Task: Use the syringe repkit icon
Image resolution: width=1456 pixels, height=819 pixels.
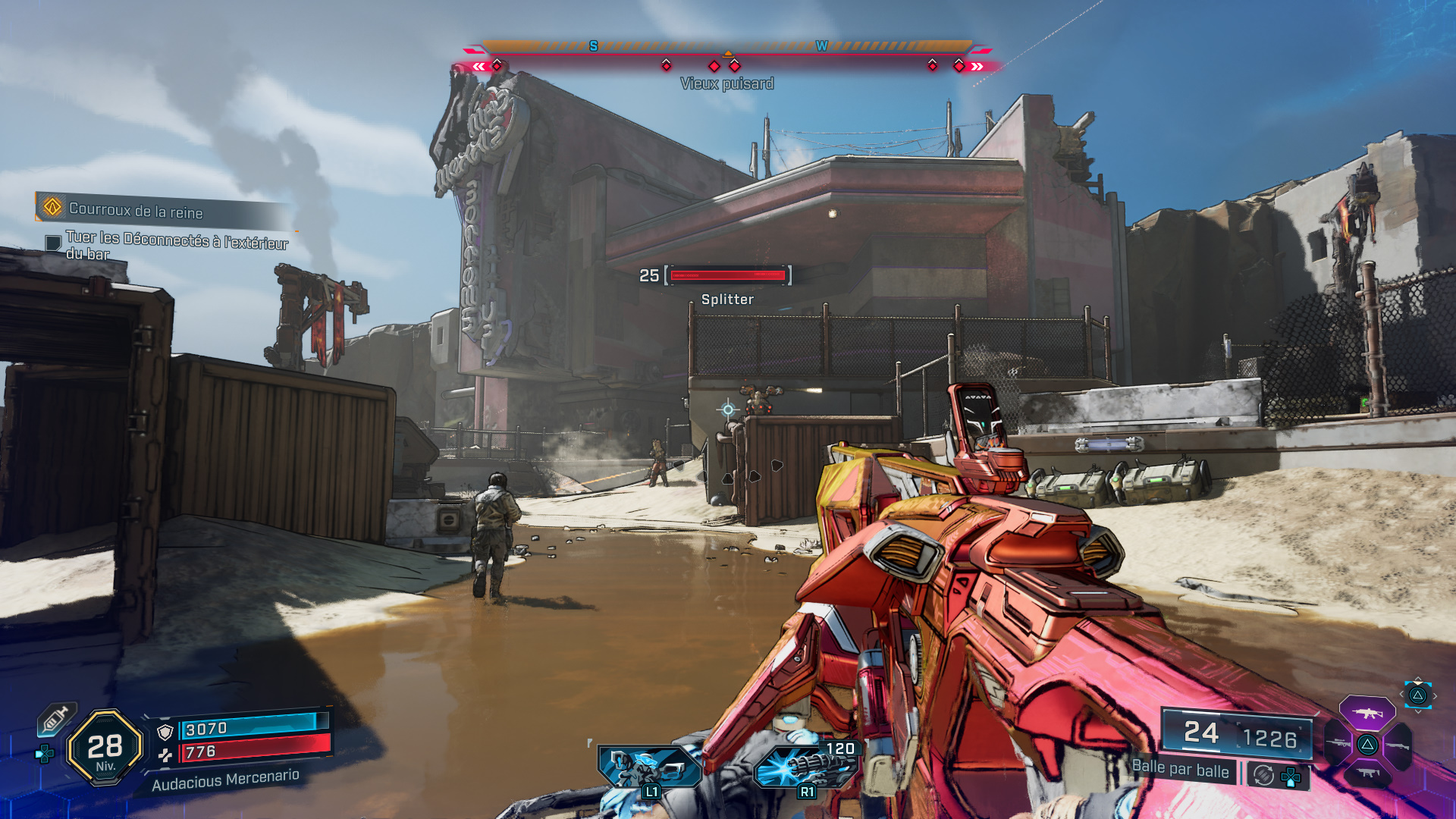Action: [x=57, y=719]
